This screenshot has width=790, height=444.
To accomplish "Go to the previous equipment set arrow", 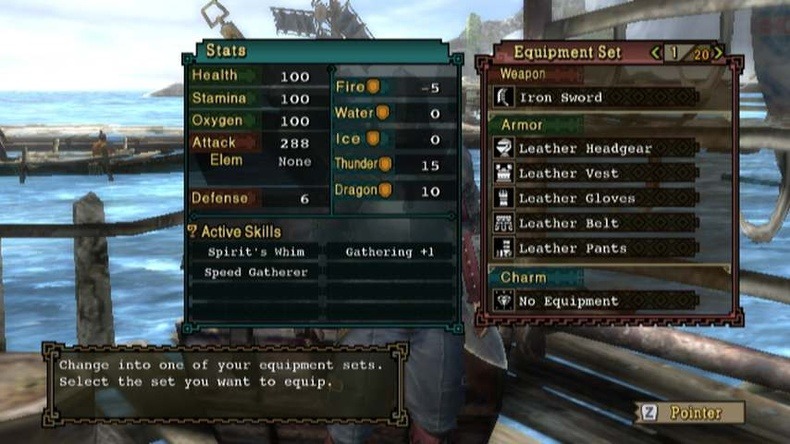I will coord(656,53).
